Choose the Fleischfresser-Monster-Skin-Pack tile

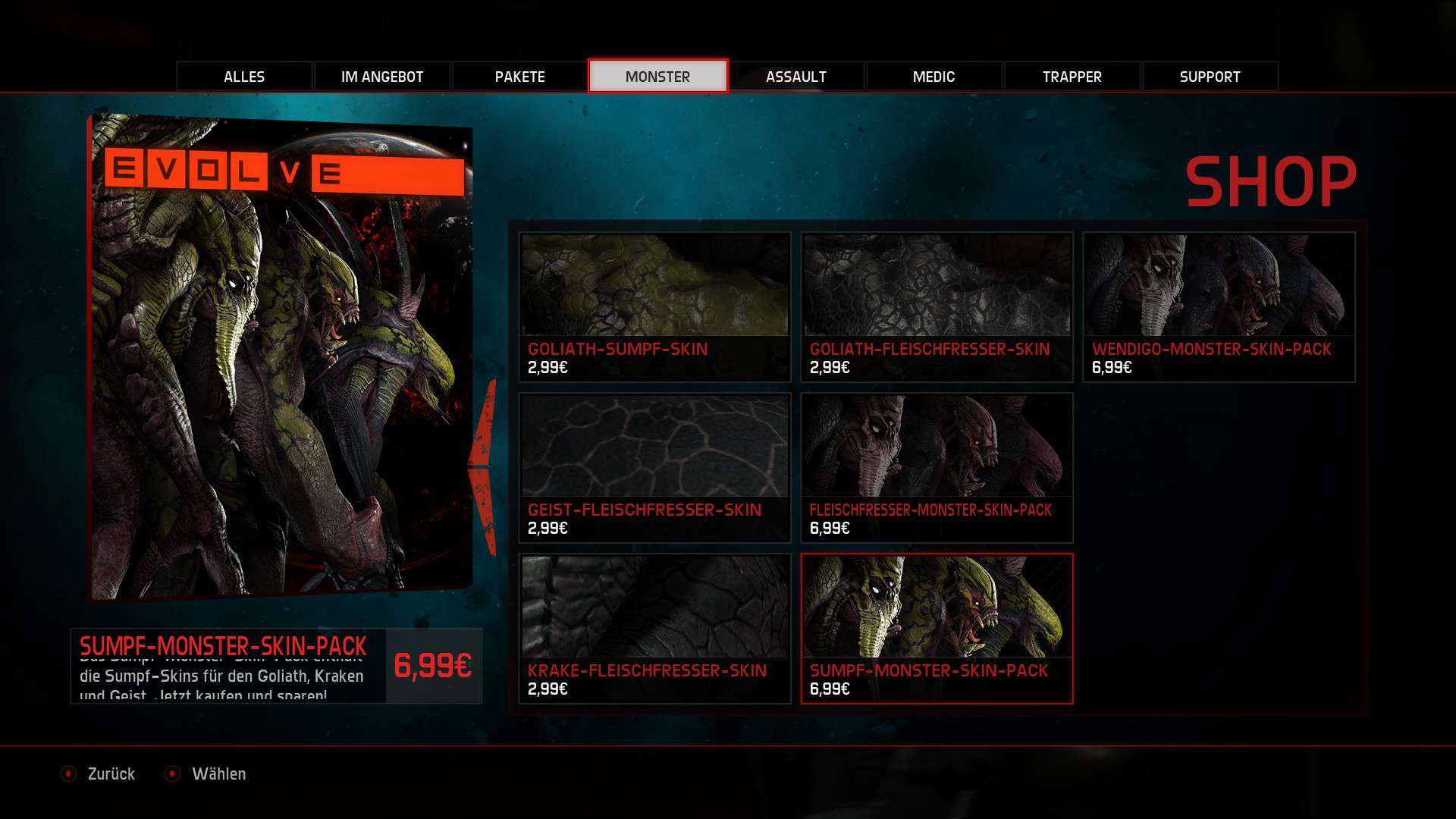click(937, 467)
